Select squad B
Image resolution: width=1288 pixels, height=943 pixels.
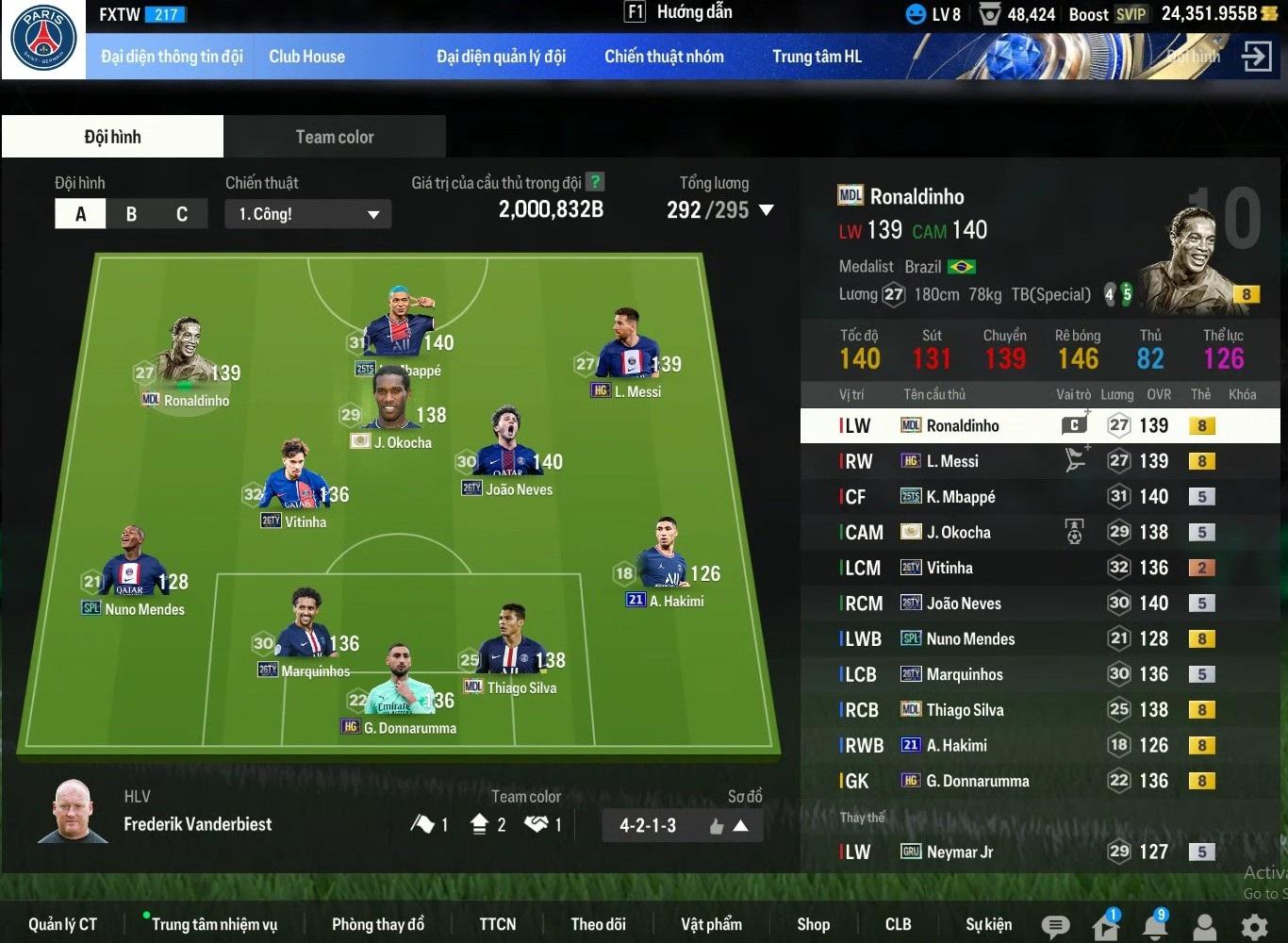[131, 214]
